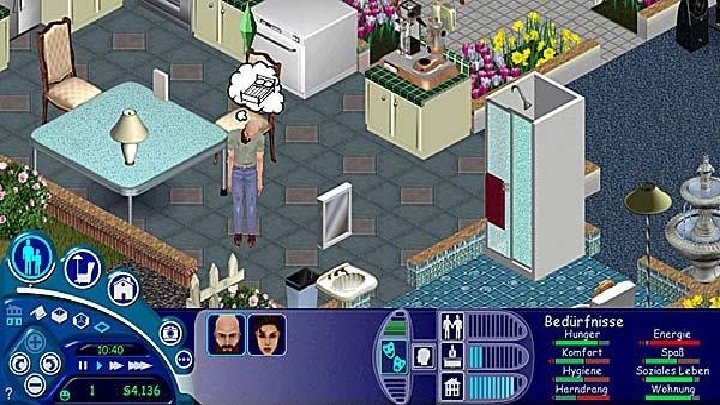Switch to Live mode
This screenshot has height=405, width=720.
coord(31,257)
